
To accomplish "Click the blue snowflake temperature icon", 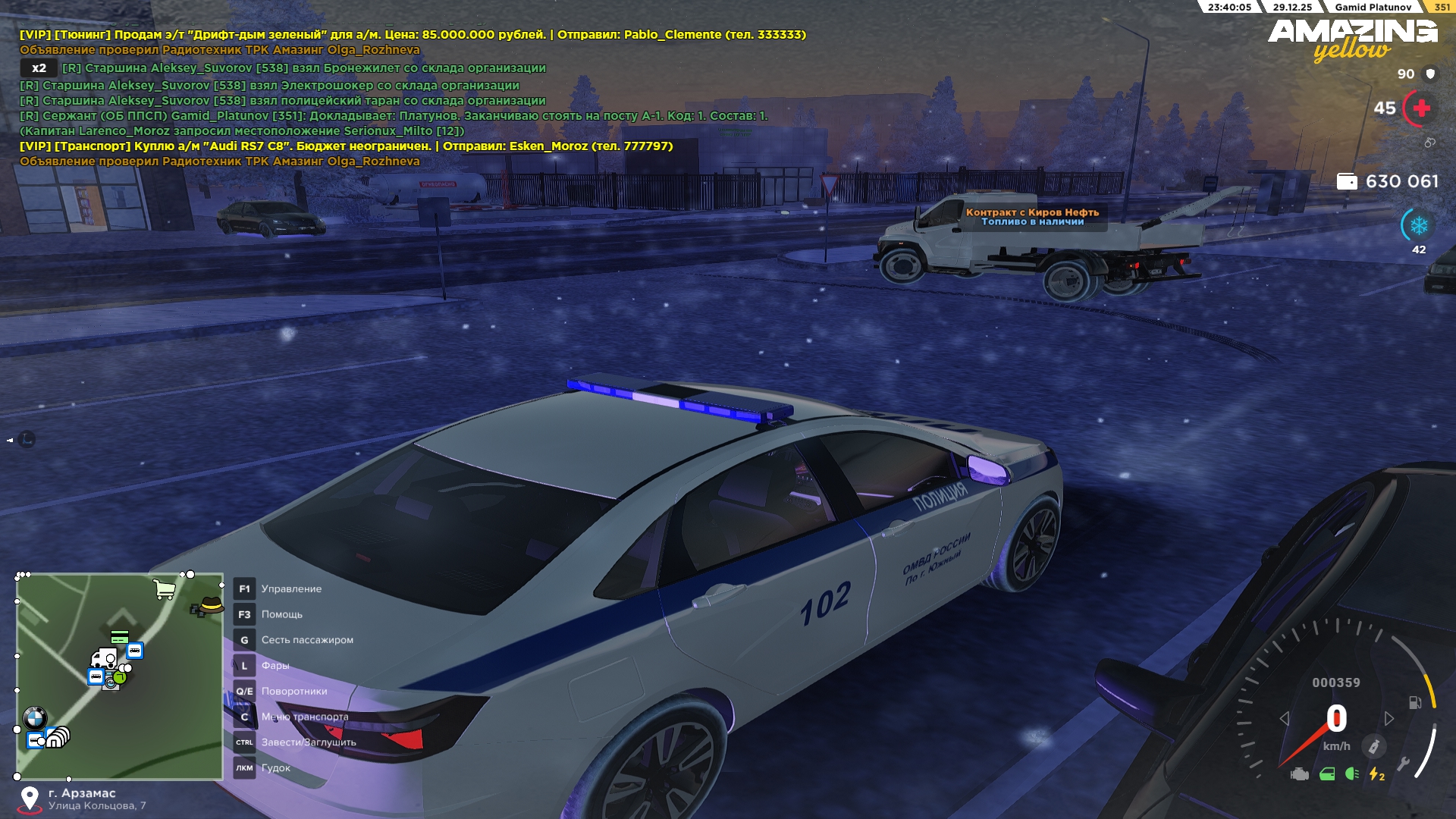I will pyautogui.click(x=1419, y=225).
